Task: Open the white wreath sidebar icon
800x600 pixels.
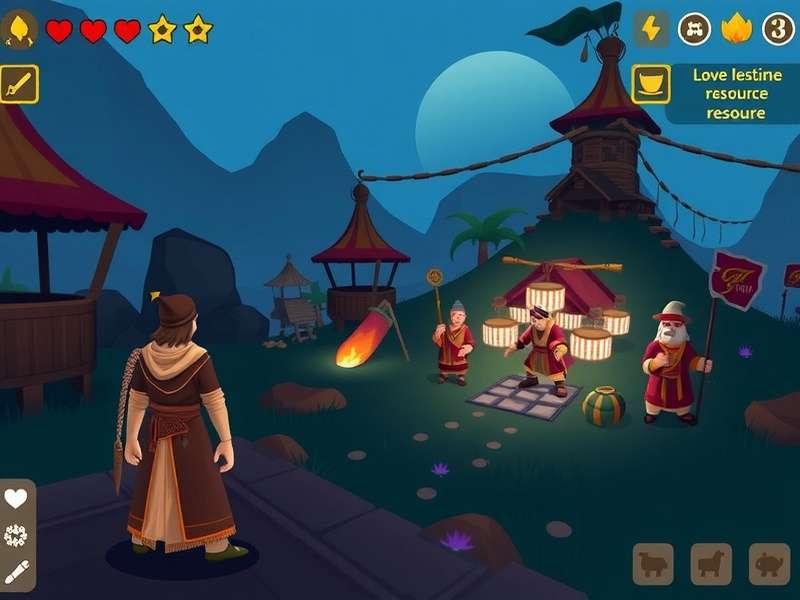Action: pos(16,535)
